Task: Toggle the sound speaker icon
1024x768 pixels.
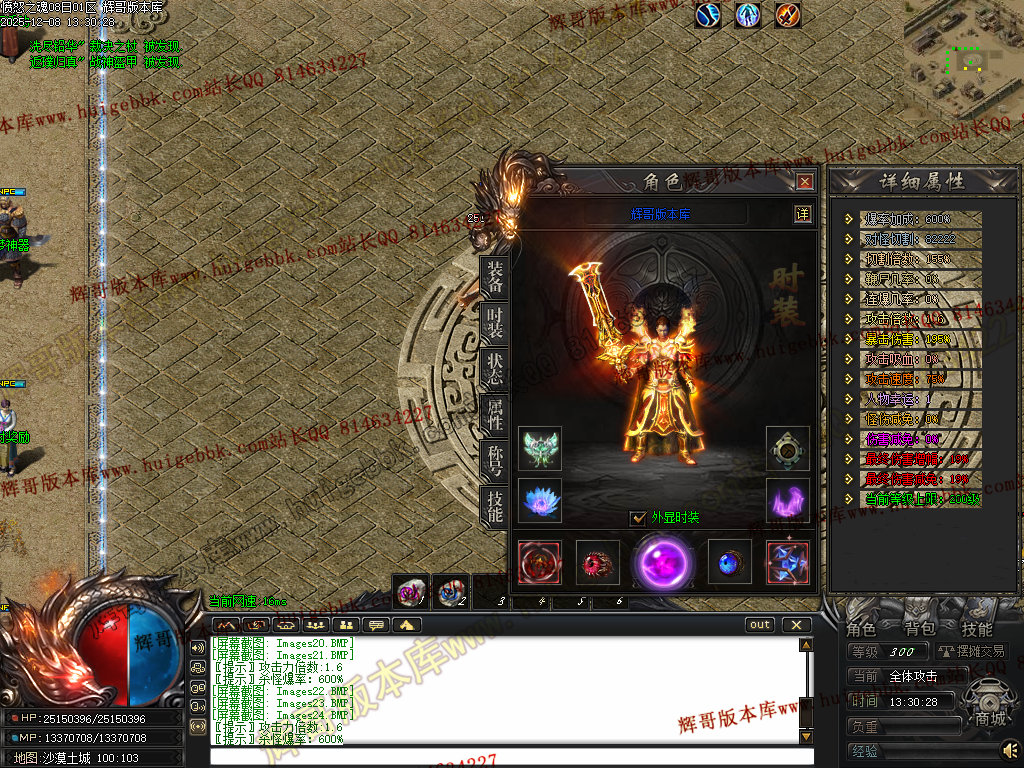Action: click(1010, 749)
